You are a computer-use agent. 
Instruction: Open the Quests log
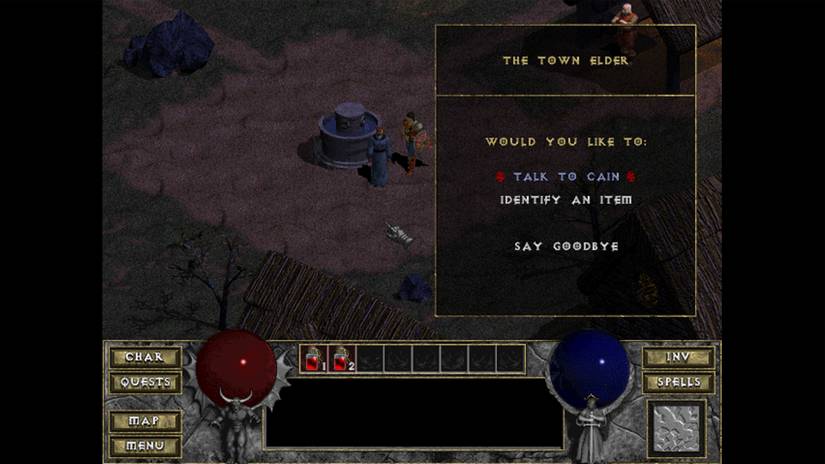point(145,382)
